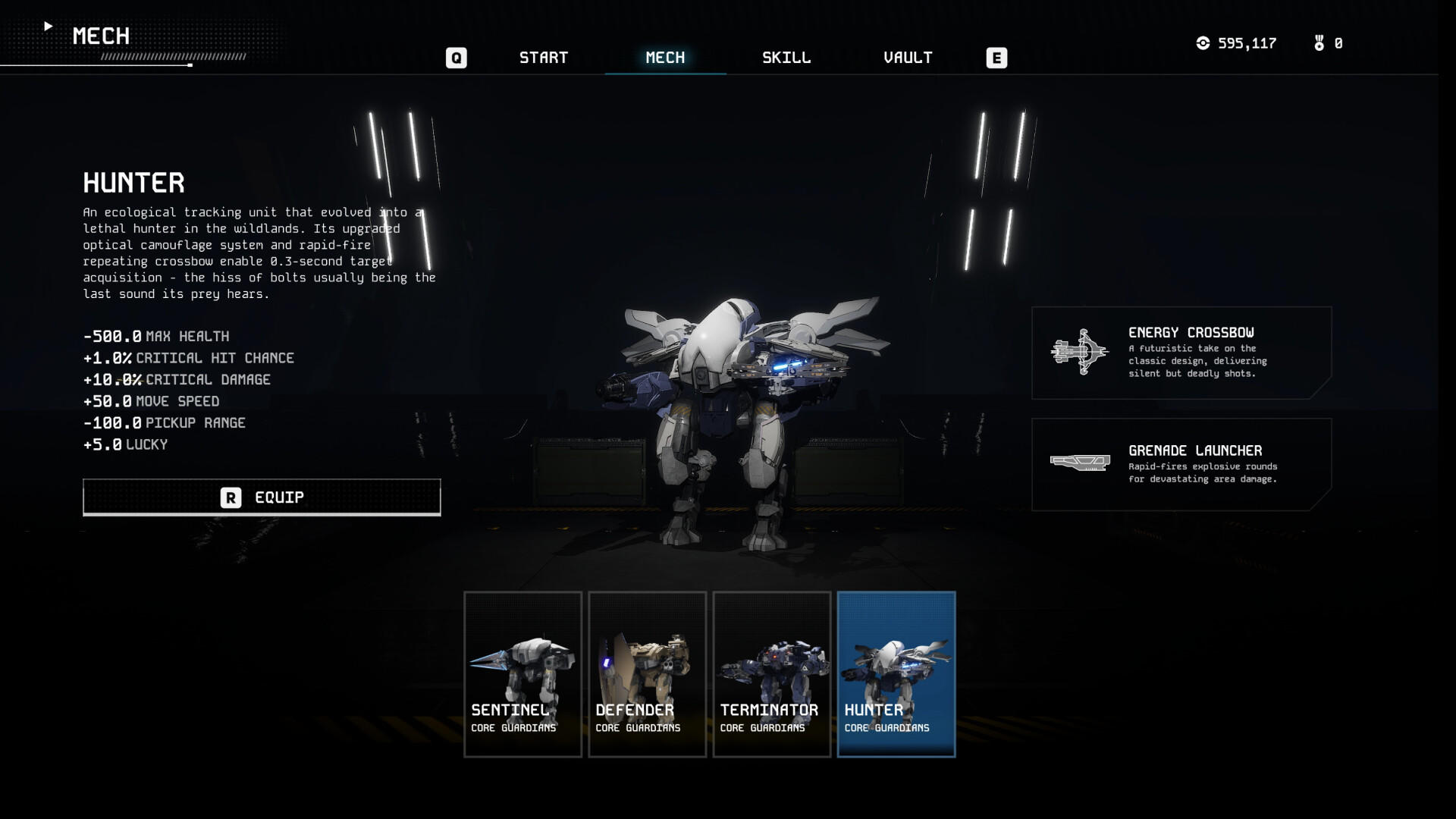Open the Energy Crossbow detail panel
Viewport: 1456px width, 819px height.
click(x=1181, y=351)
